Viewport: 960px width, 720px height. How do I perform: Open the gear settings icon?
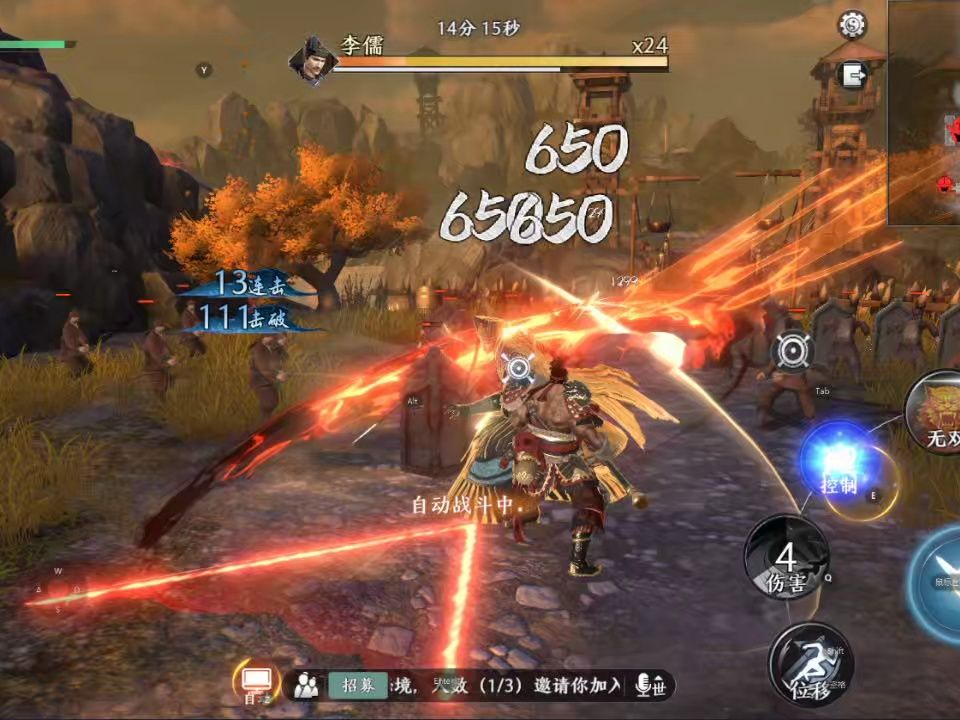(852, 25)
